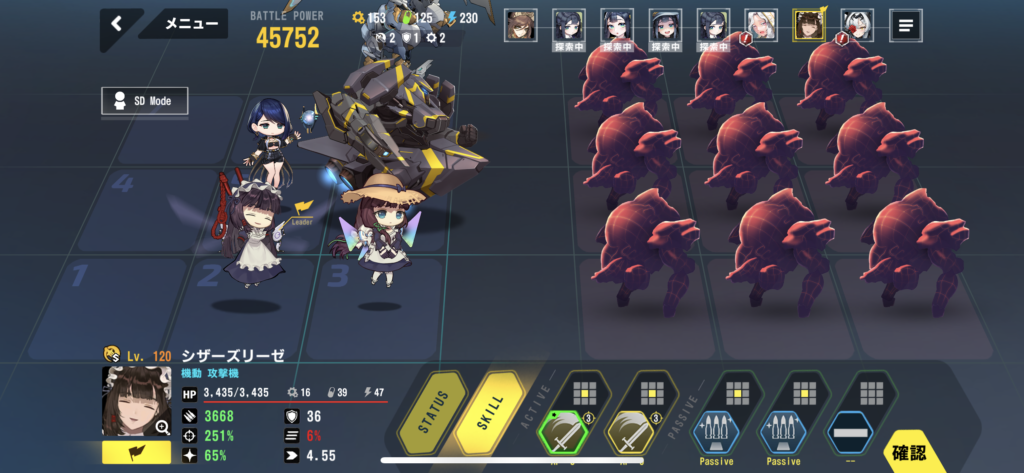Select the brown-haired first squad portrait
Image resolution: width=1024 pixels, height=473 pixels.
click(520, 25)
